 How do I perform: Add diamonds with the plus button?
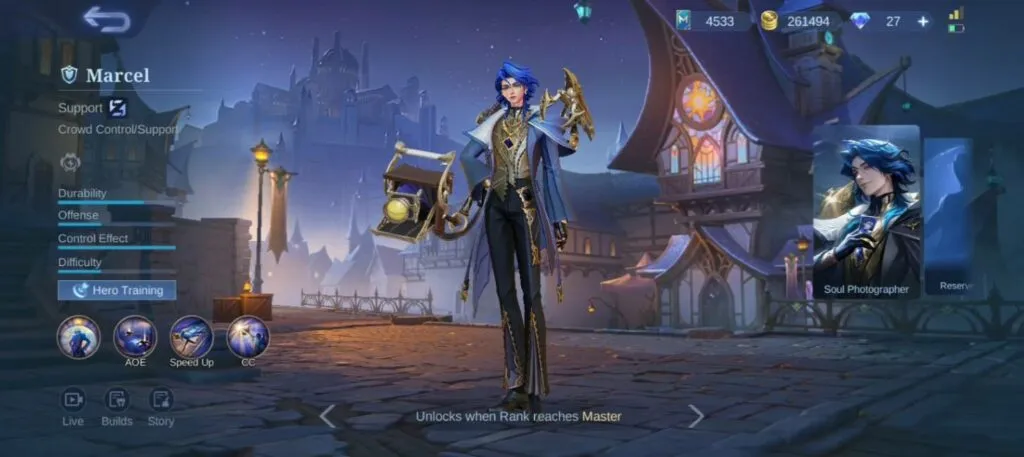click(922, 21)
